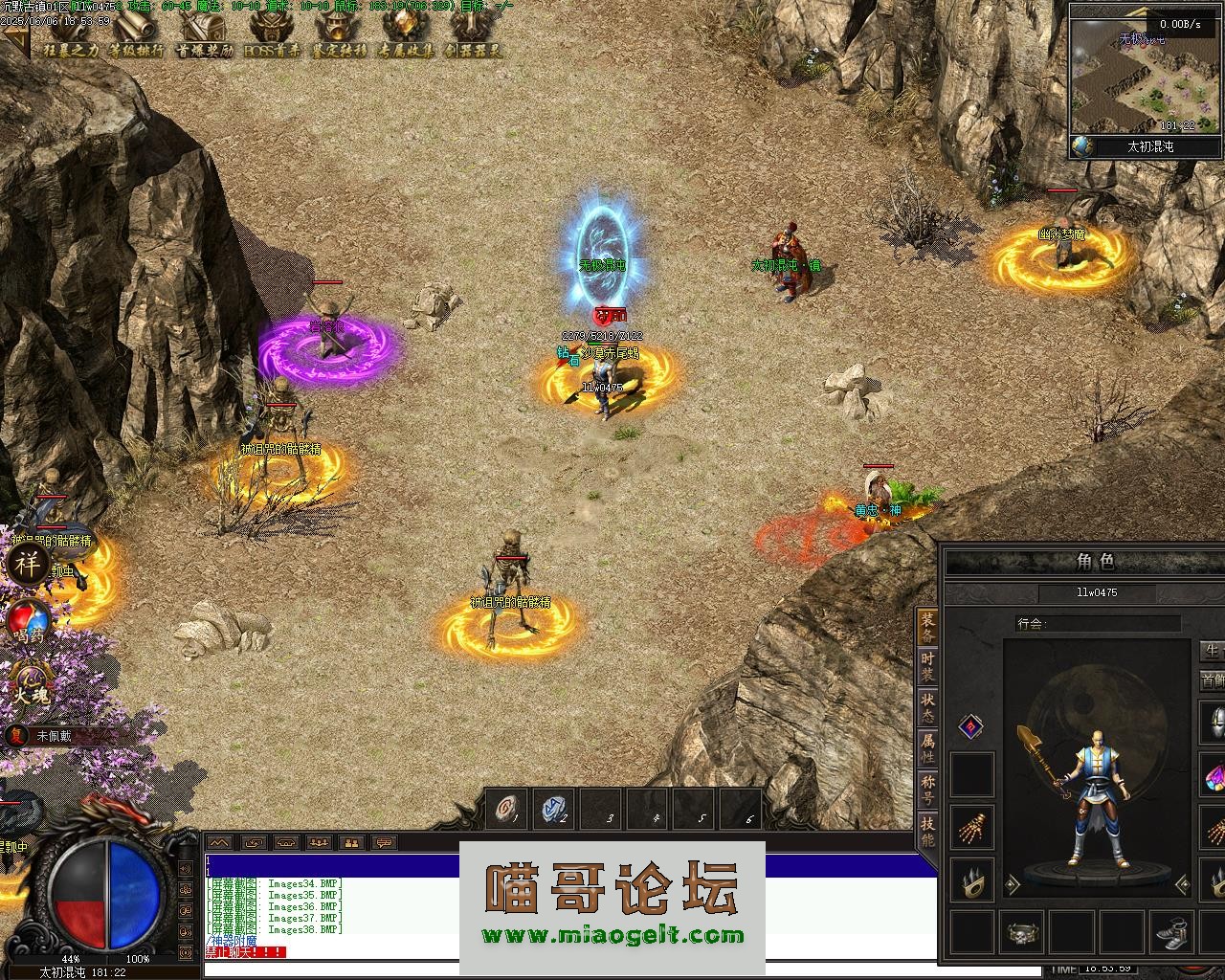Open the 首爆奖励 reward chest
Image resolution: width=1225 pixels, height=980 pixels.
[x=204, y=34]
